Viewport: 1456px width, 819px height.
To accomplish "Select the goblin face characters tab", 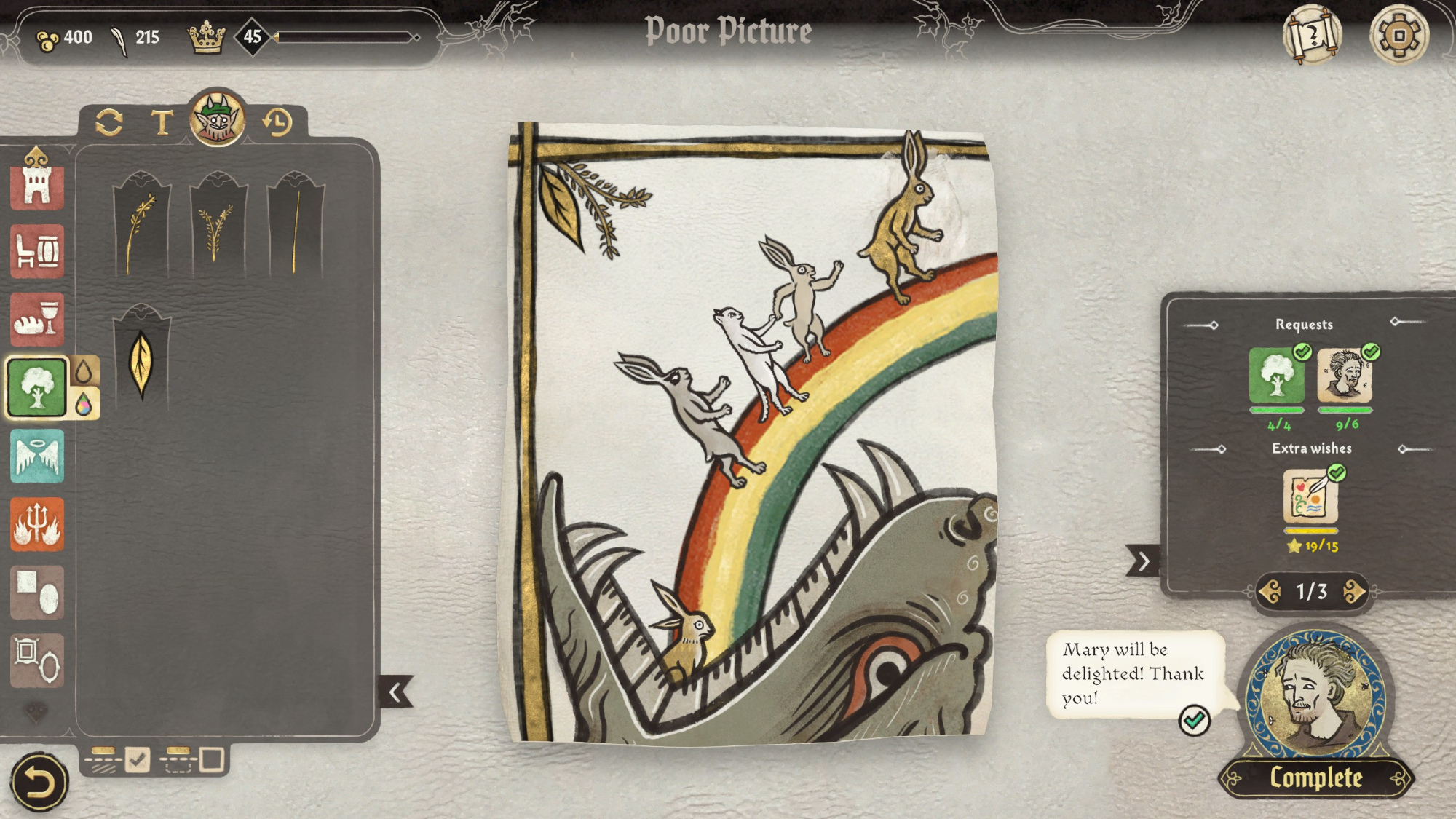I will tap(217, 118).
